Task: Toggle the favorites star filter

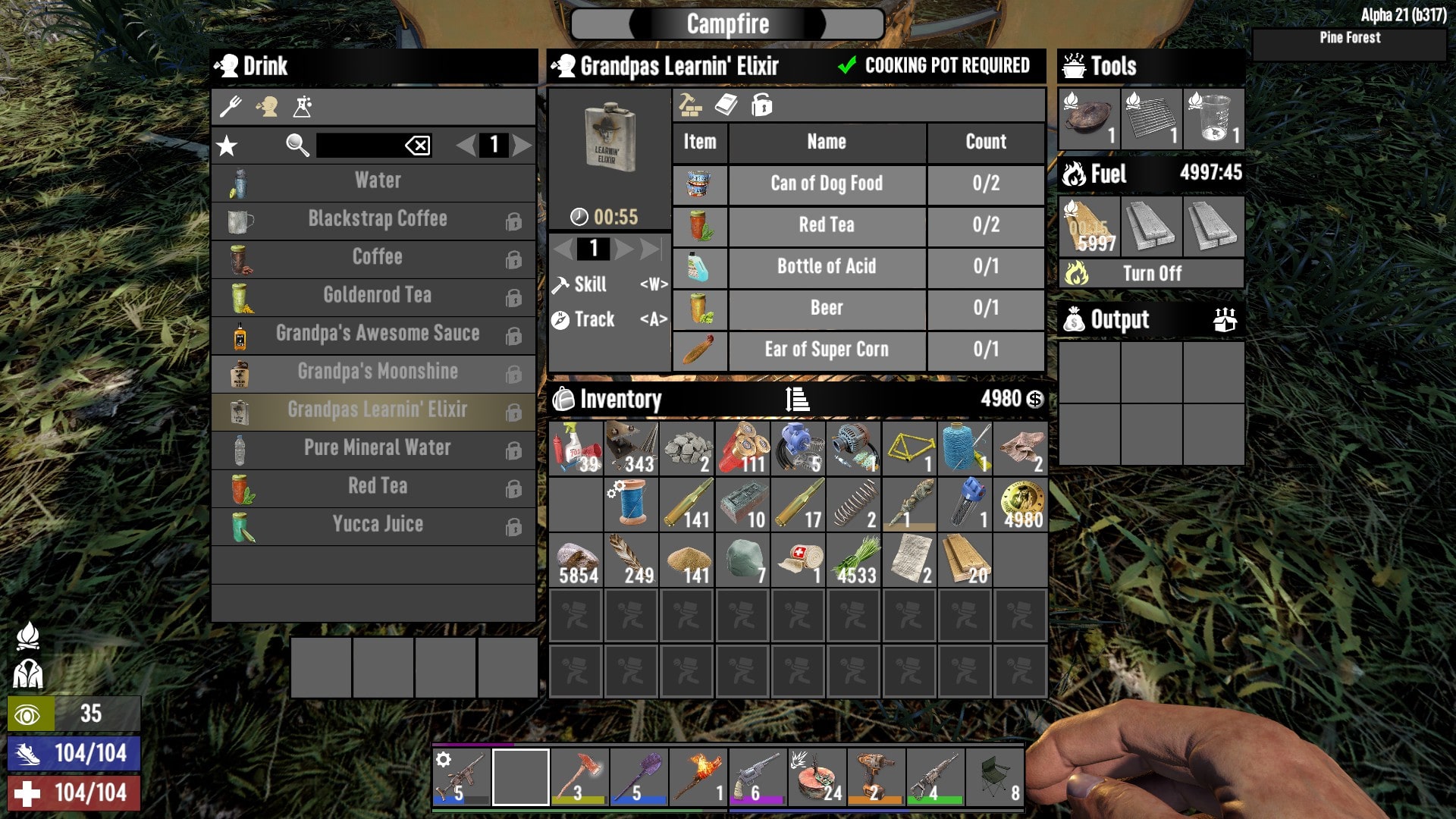Action: 227,144
